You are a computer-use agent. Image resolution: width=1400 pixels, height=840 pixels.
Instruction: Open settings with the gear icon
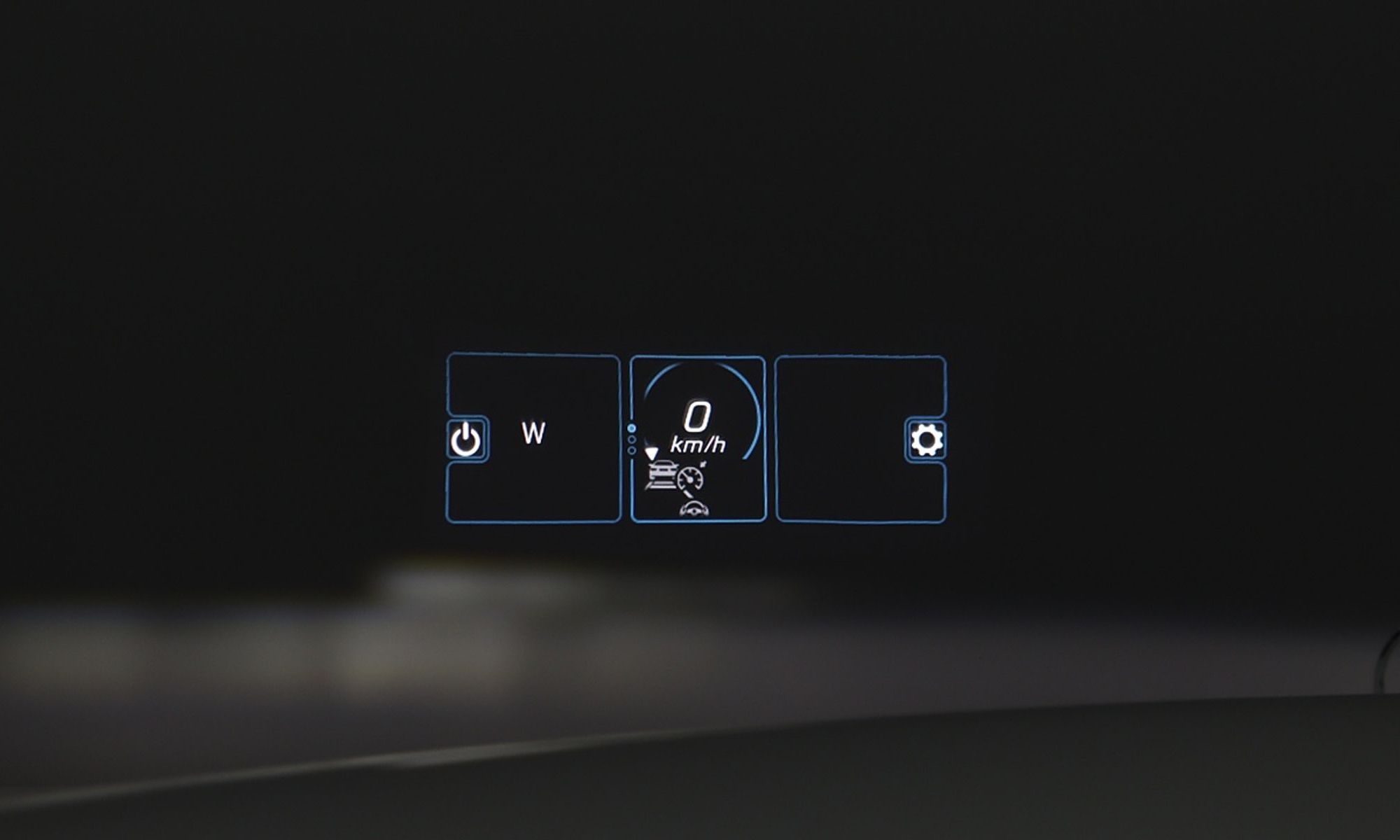point(926,440)
